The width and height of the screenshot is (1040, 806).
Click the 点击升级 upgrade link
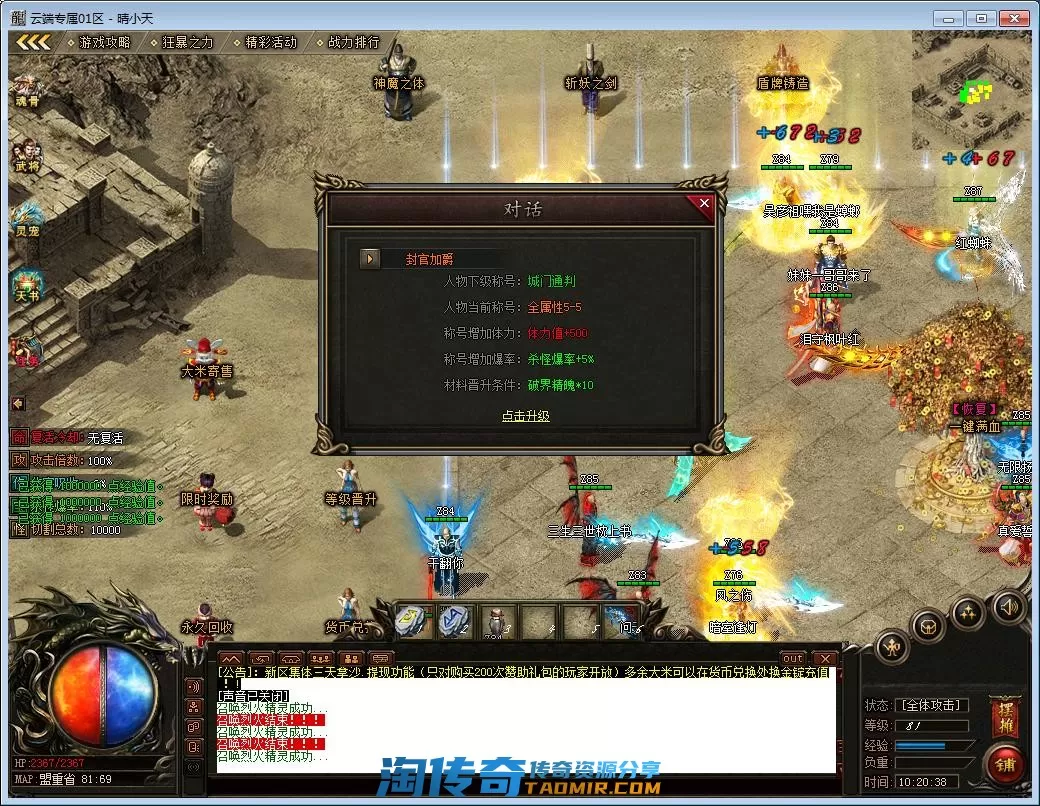point(525,416)
